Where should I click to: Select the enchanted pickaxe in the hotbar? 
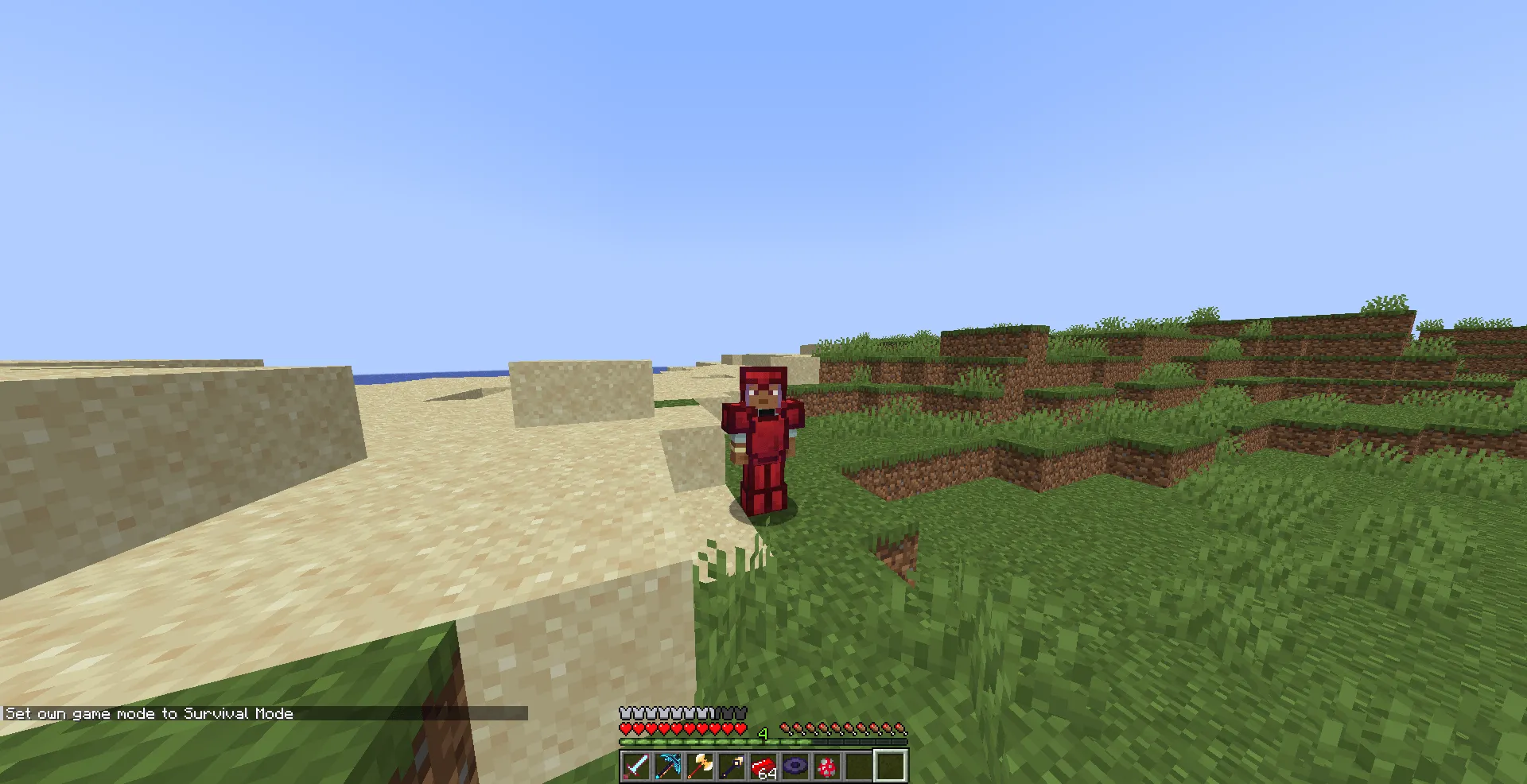pyautogui.click(x=668, y=767)
